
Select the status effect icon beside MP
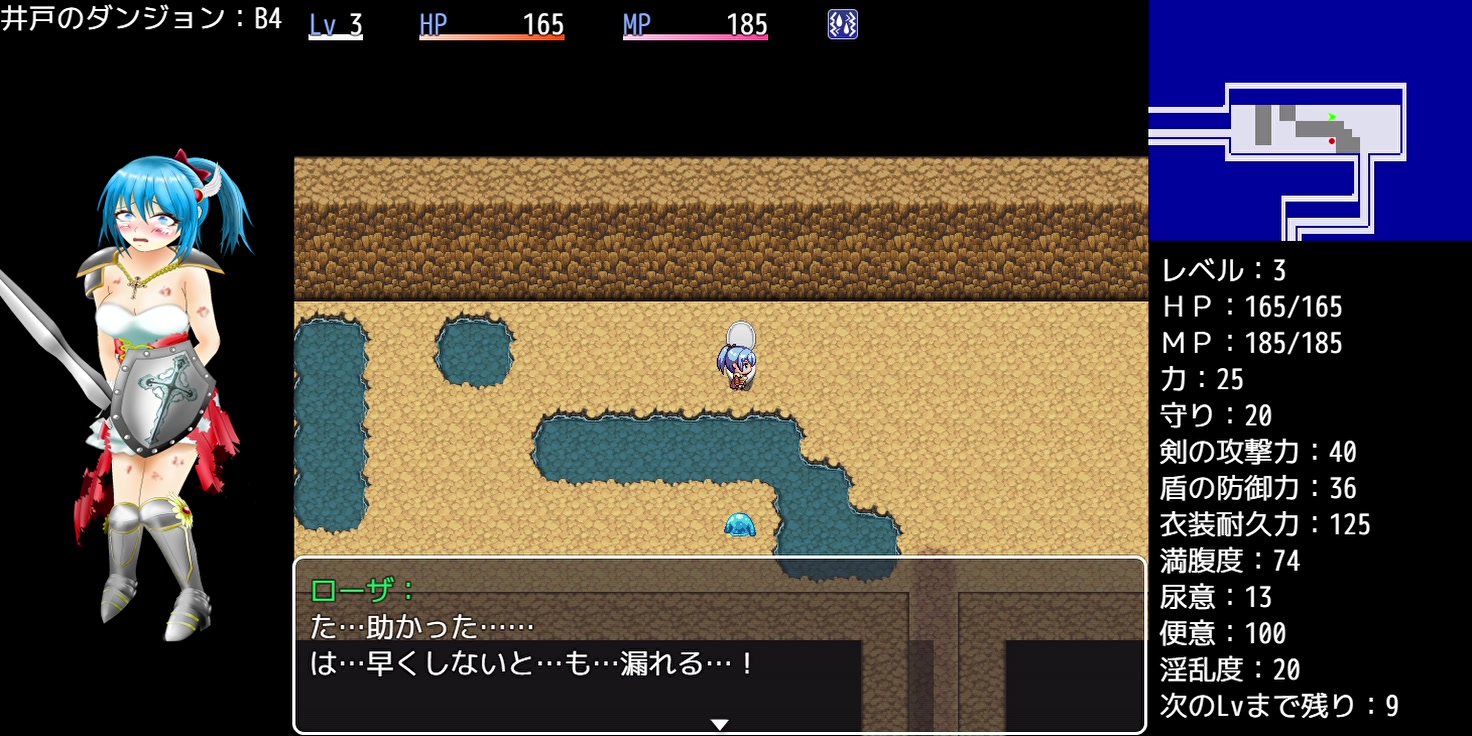coord(842,25)
